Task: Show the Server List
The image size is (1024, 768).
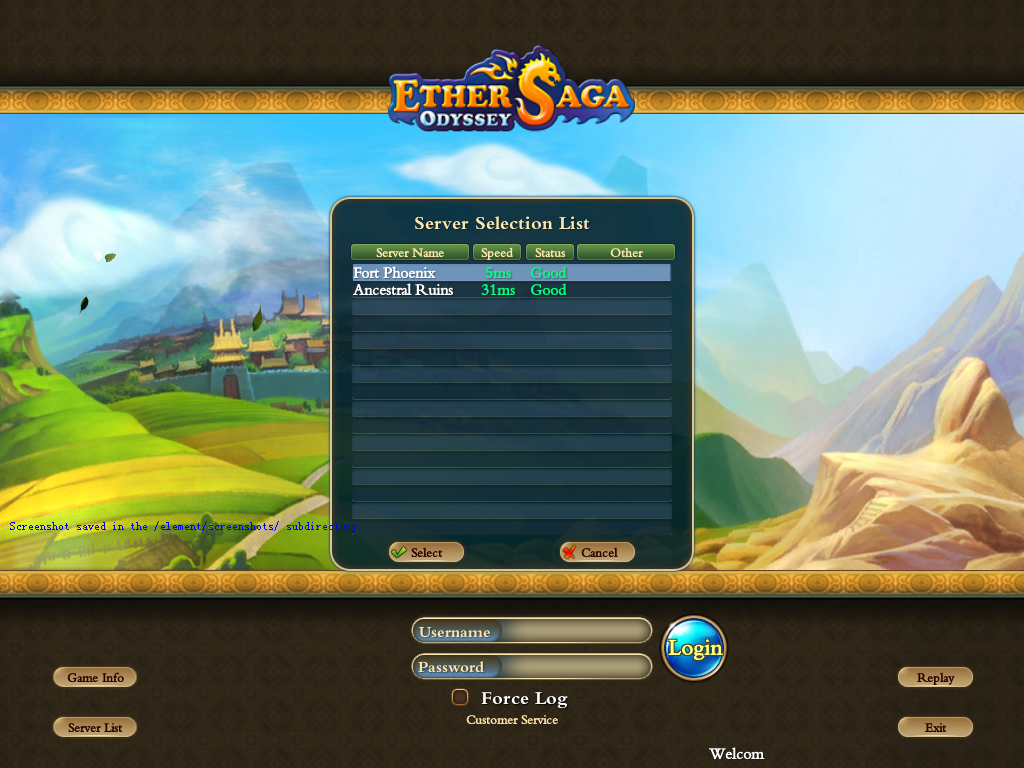Action: pyautogui.click(x=95, y=728)
